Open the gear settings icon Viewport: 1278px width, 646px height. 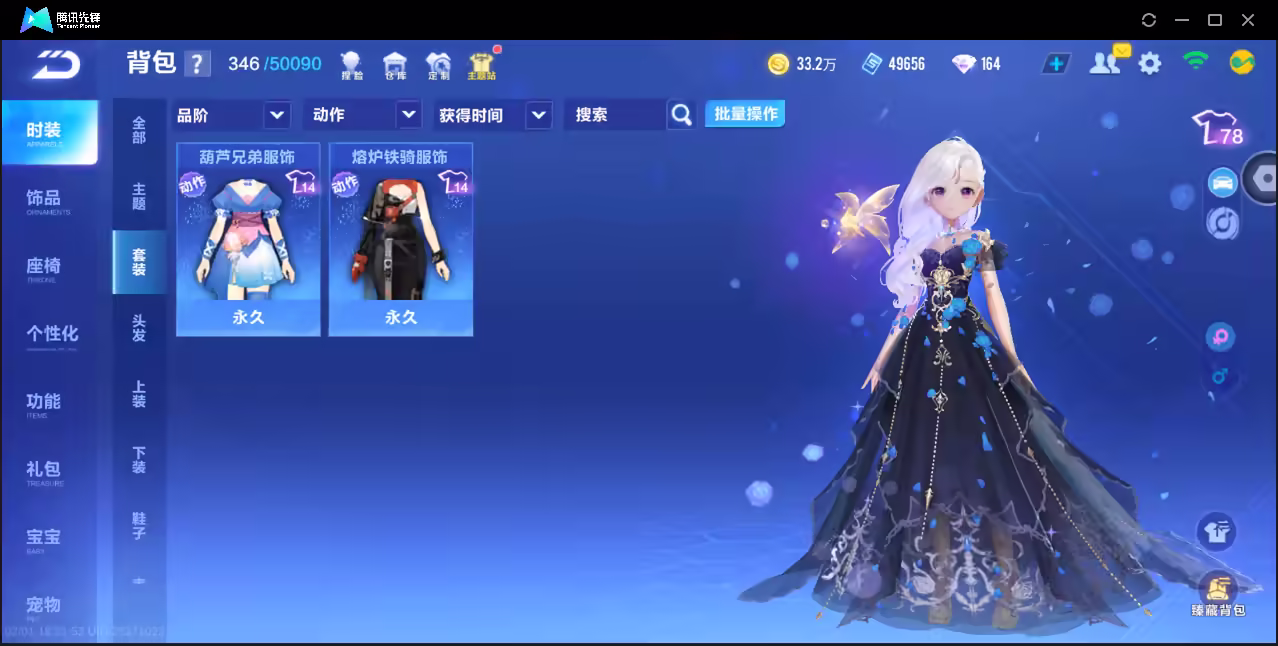pyautogui.click(x=1150, y=64)
